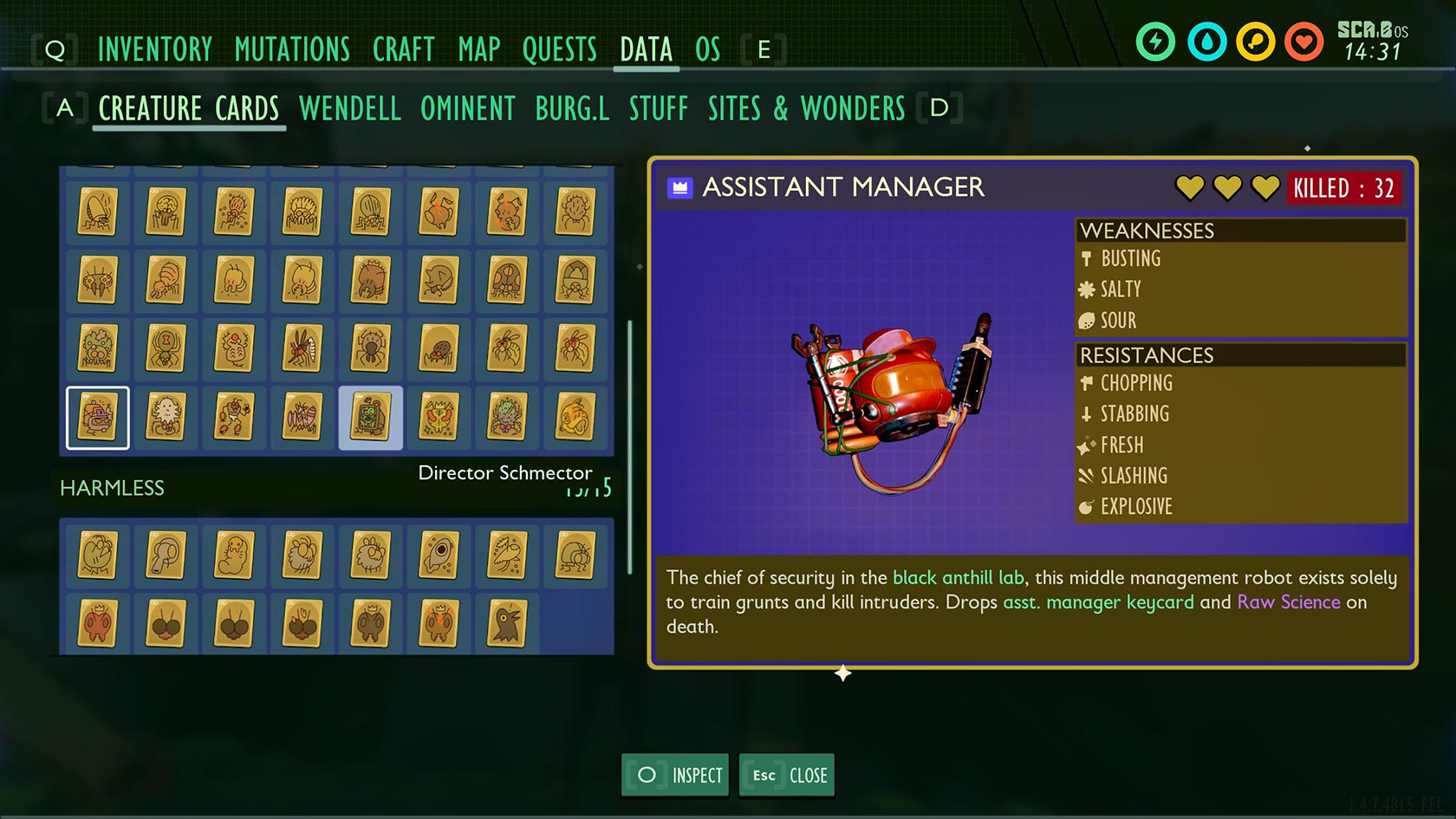Select the Creature Cards category tab
Screen dimensions: 1456x819
[x=188, y=109]
